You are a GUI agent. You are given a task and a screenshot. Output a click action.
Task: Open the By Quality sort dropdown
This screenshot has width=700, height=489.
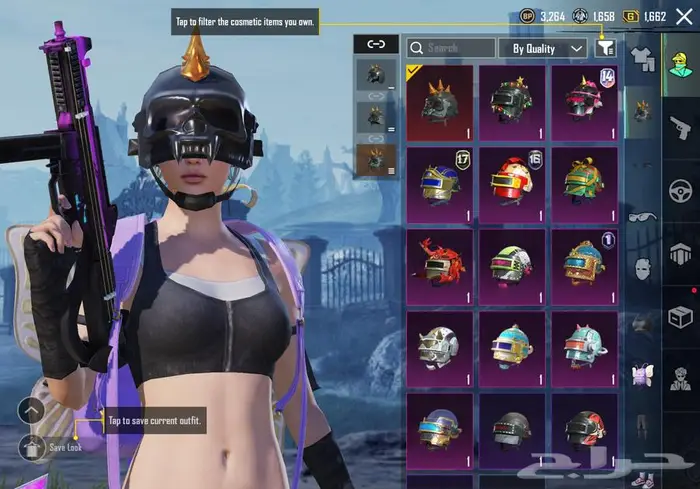pos(548,48)
